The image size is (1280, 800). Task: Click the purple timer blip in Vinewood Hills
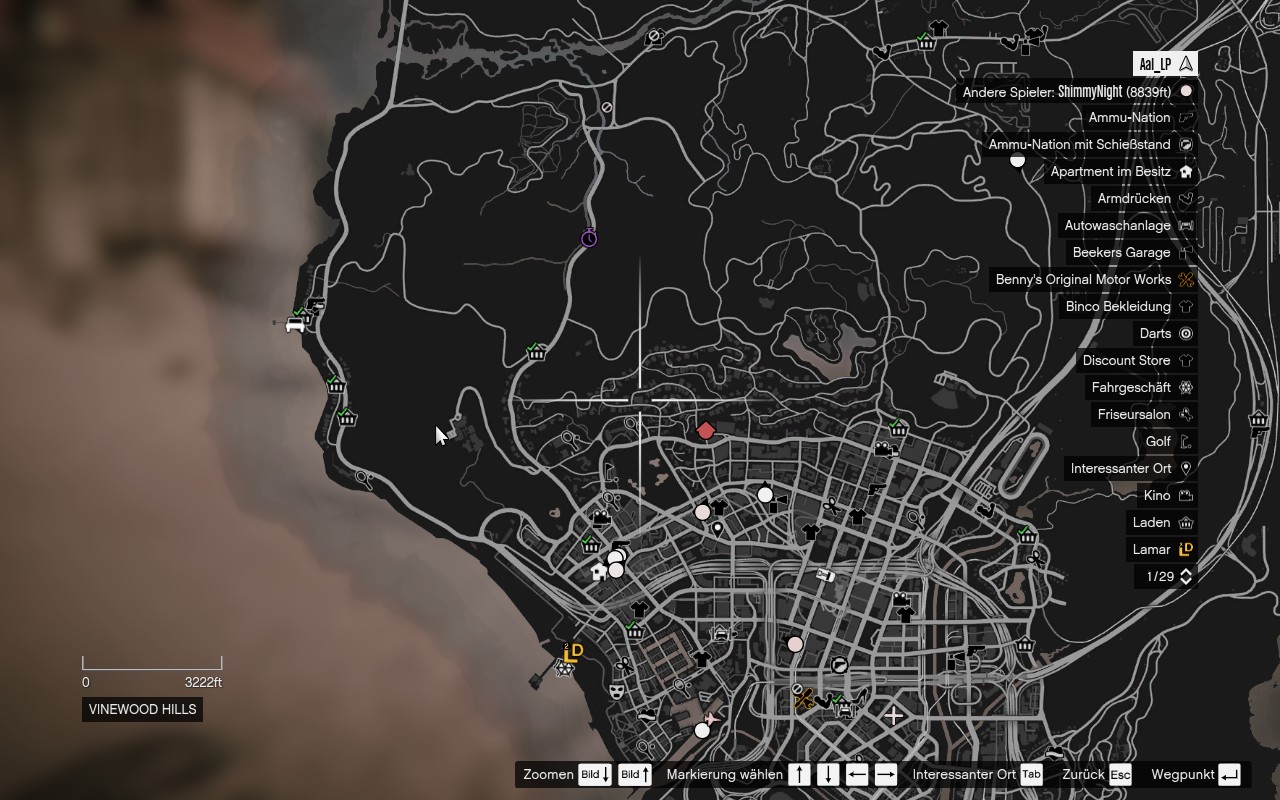(589, 237)
